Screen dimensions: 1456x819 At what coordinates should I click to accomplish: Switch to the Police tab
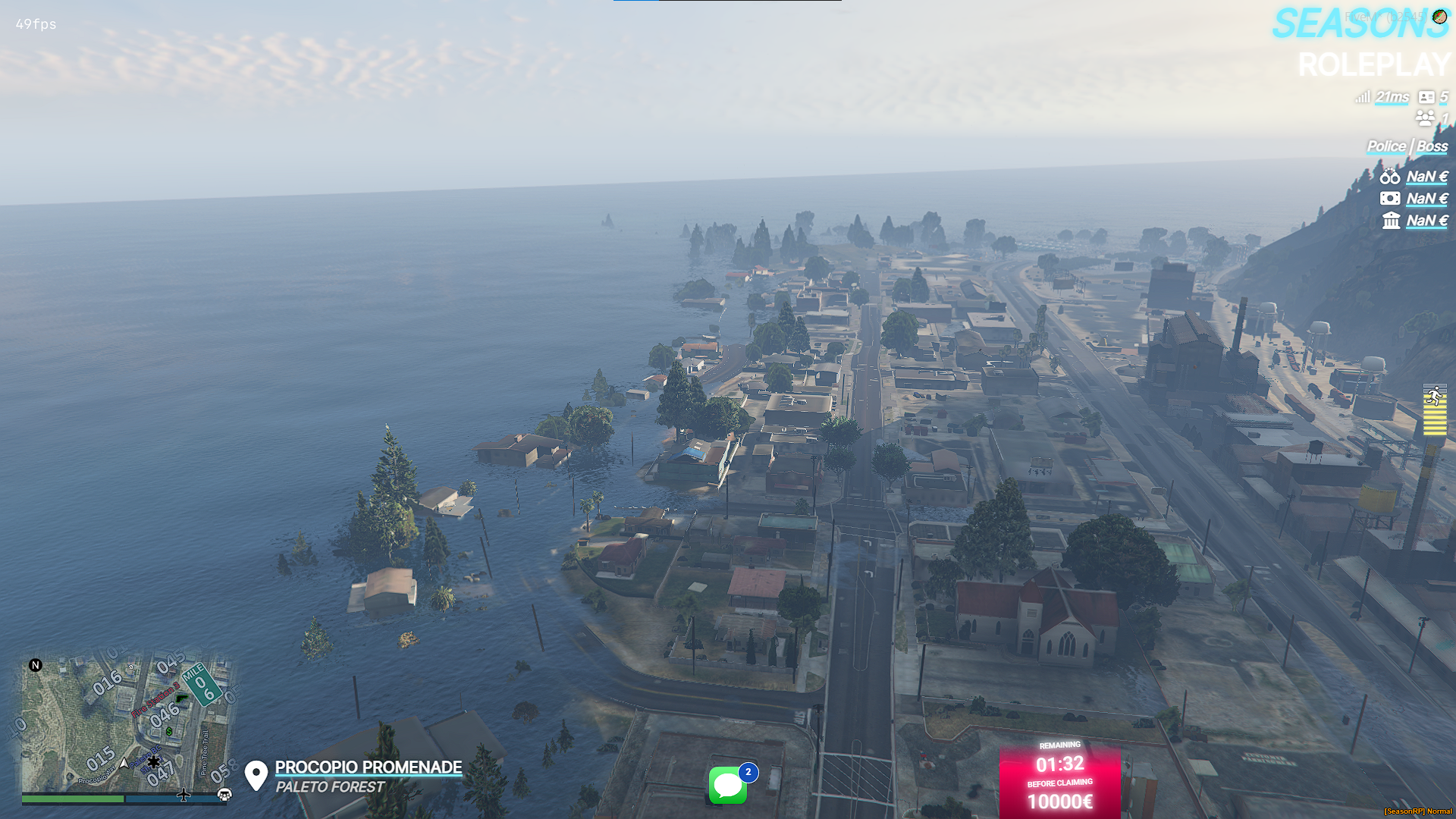click(1386, 146)
